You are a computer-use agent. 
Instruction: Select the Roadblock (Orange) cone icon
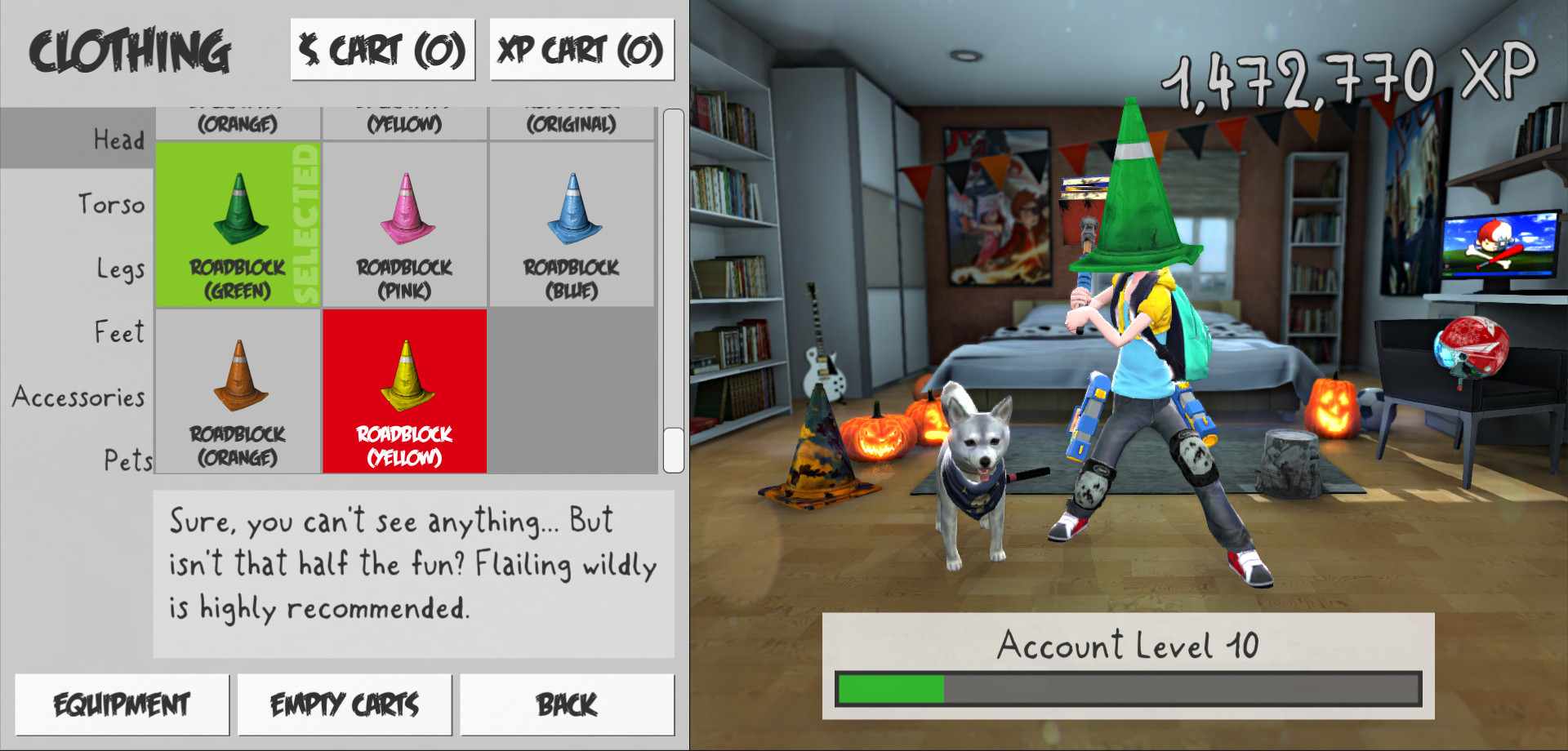(238, 392)
